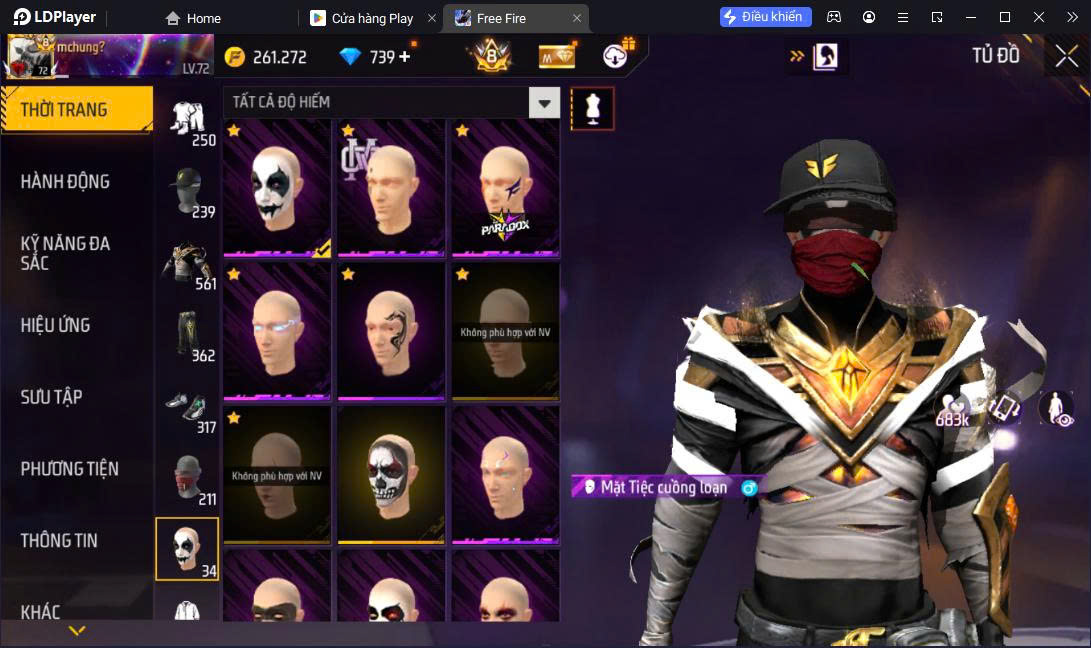Select the skull face paint item
Image resolution: width=1091 pixels, height=648 pixels.
coord(391,474)
